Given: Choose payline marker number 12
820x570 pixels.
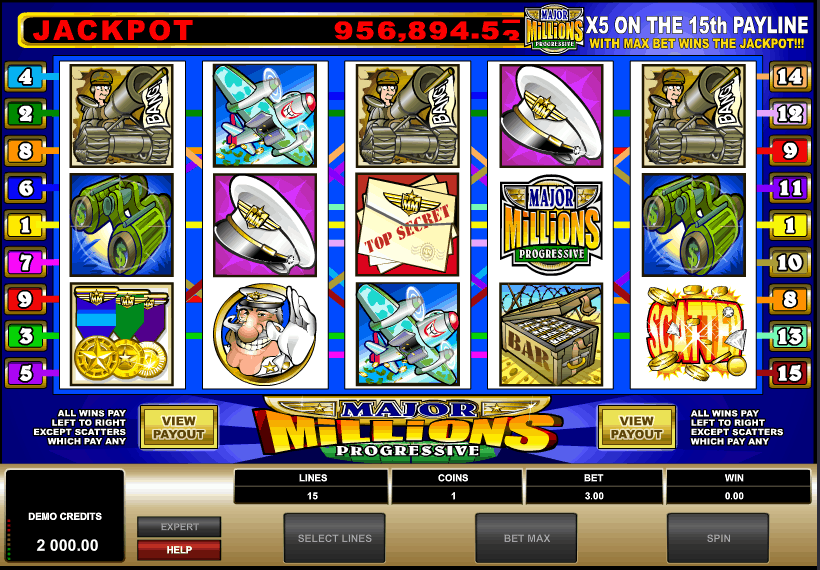Looking at the screenshot, I should tap(790, 113).
